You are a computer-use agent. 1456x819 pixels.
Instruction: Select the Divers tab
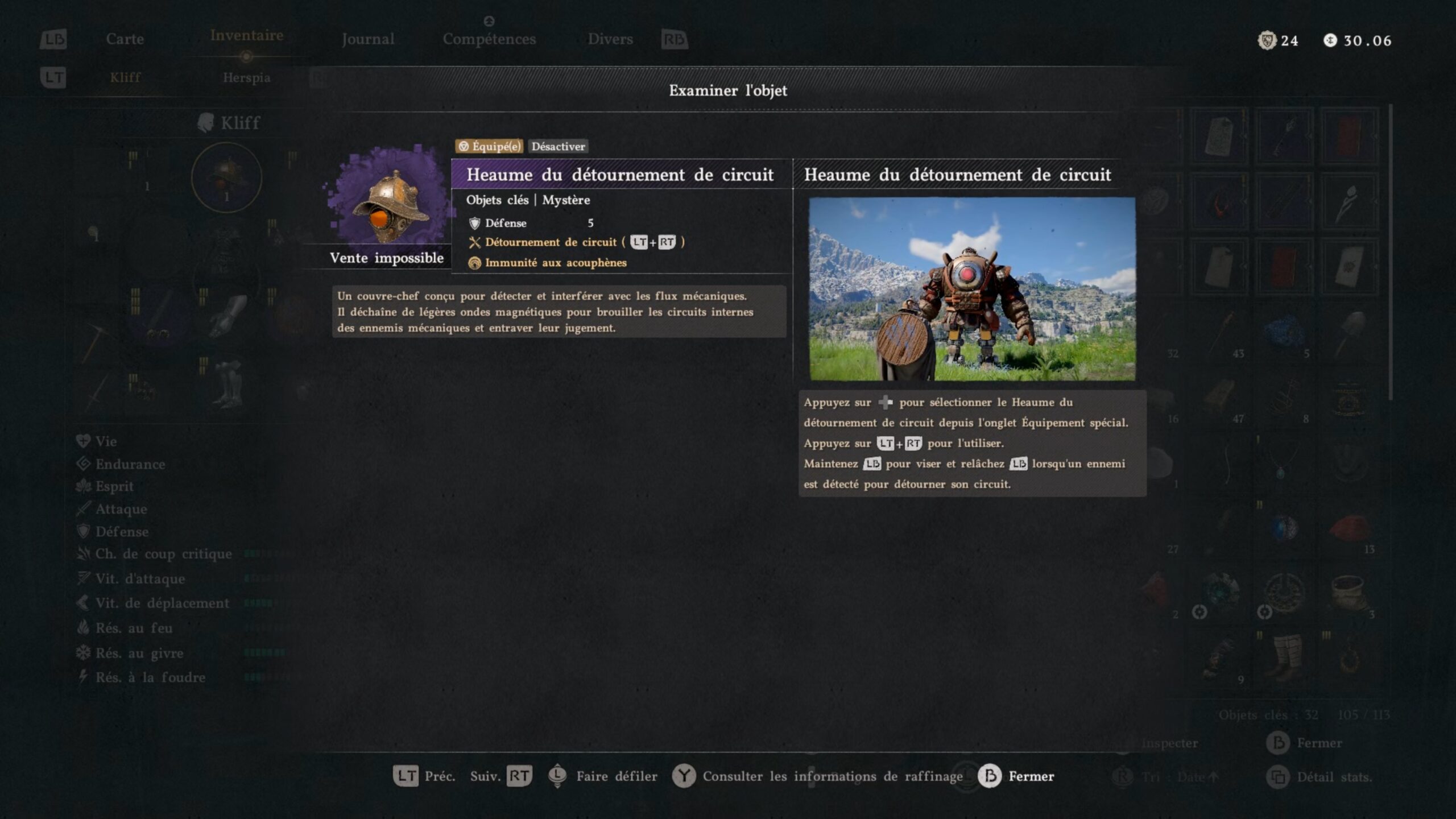[610, 39]
